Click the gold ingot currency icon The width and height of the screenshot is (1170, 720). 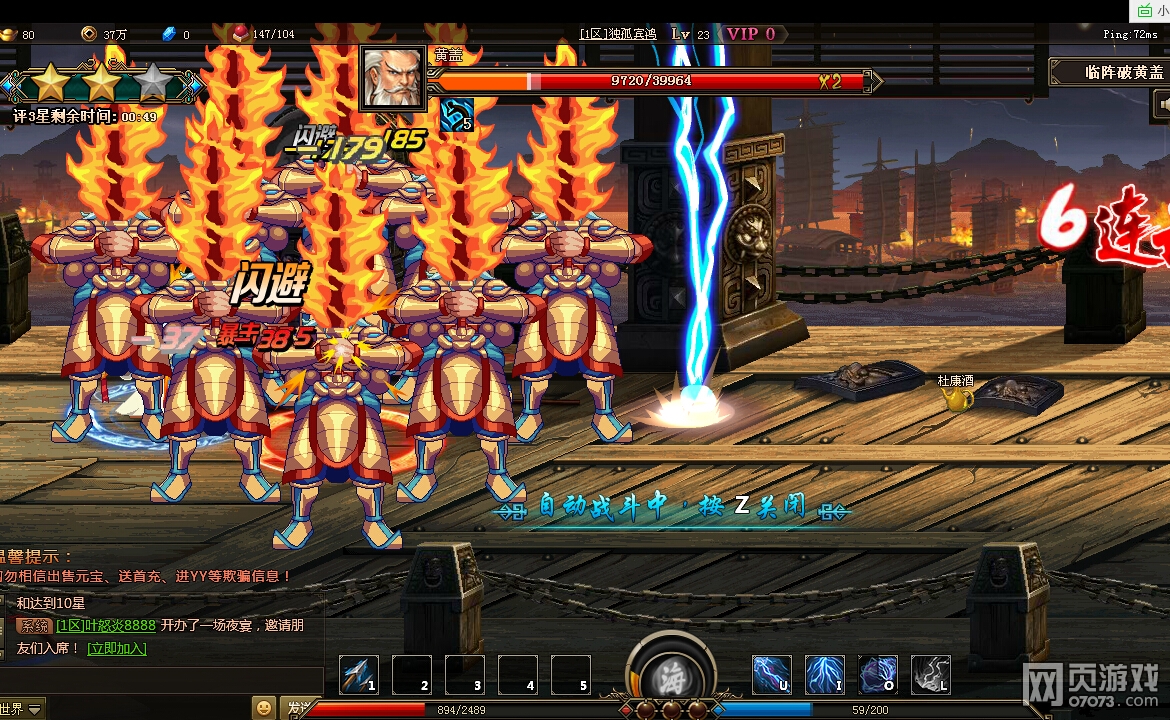[x=9, y=34]
